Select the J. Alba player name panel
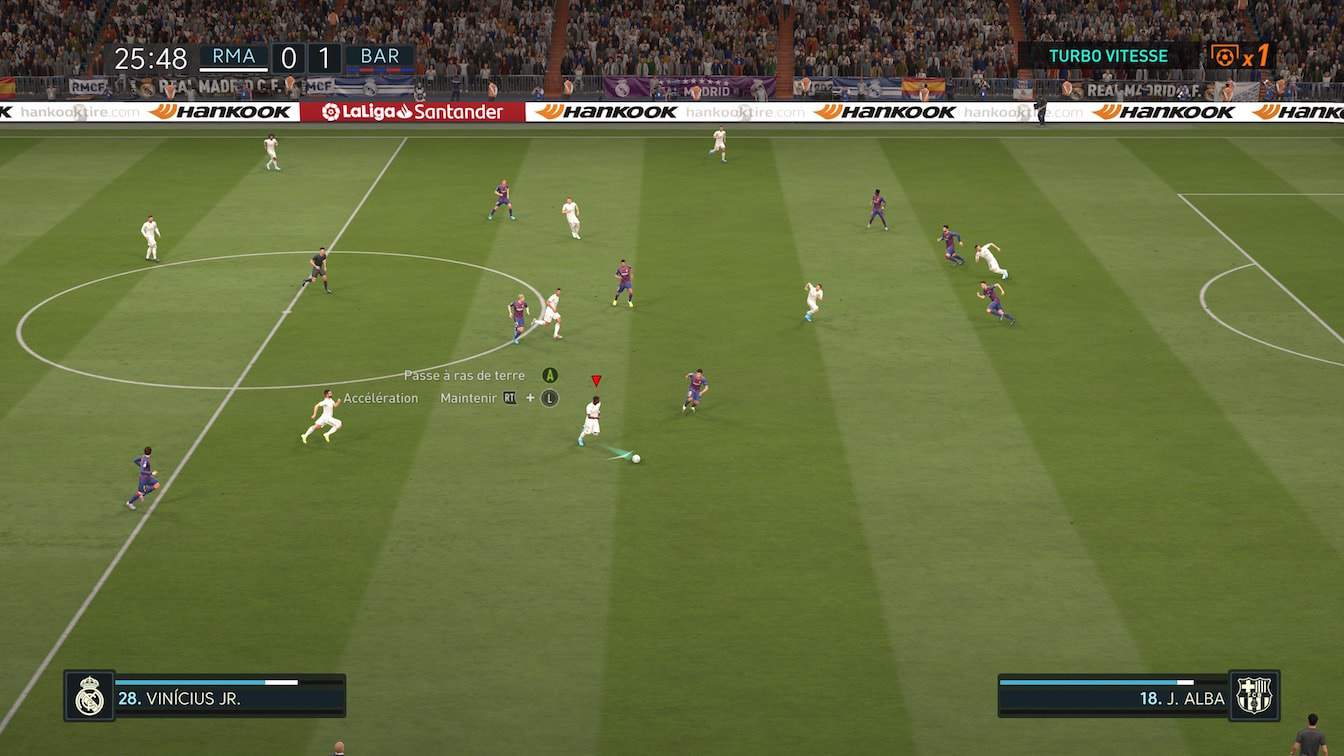The image size is (1344, 756). pyautogui.click(x=1113, y=697)
